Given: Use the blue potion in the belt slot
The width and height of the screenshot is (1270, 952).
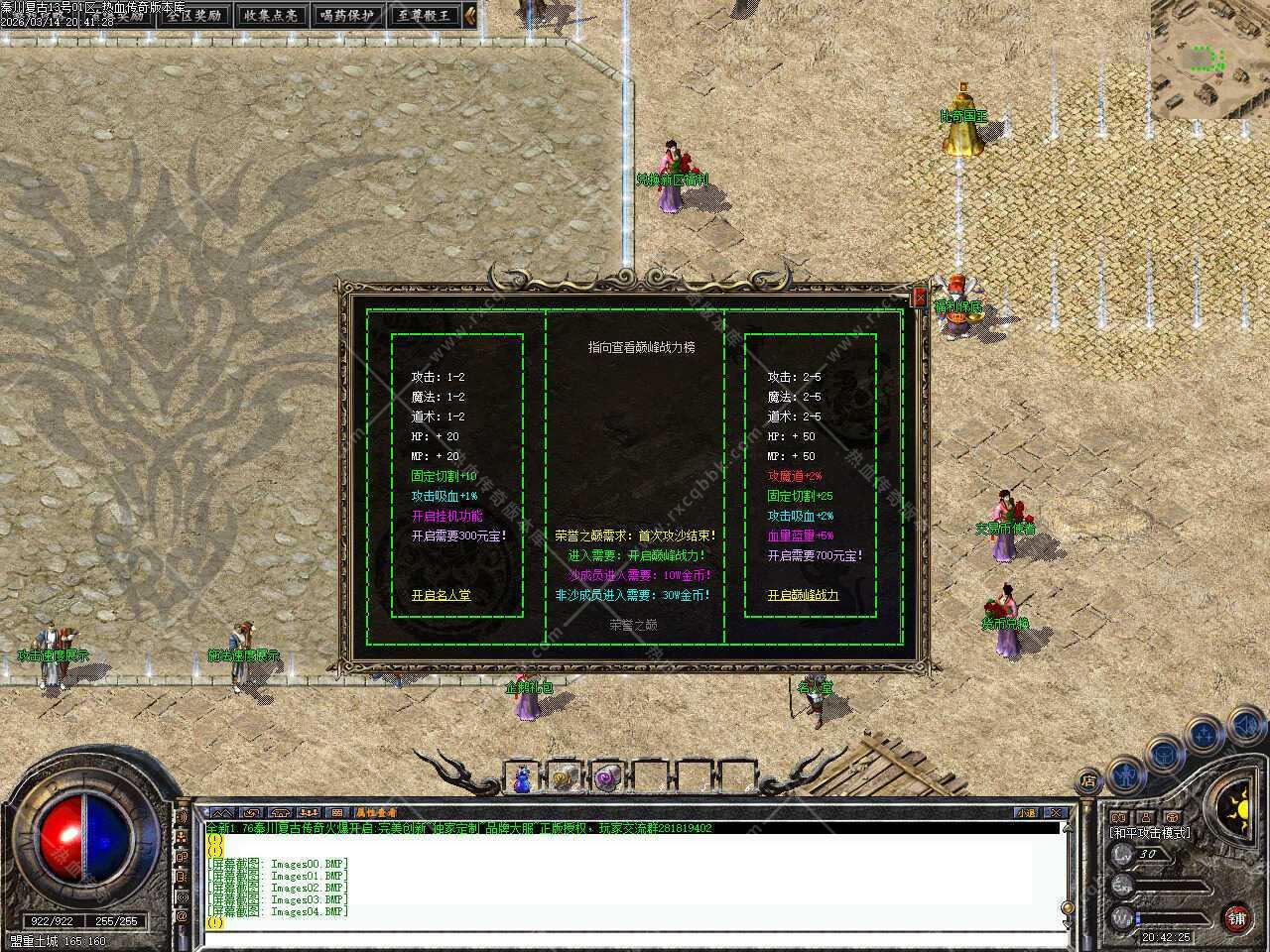Looking at the screenshot, I should (522, 779).
